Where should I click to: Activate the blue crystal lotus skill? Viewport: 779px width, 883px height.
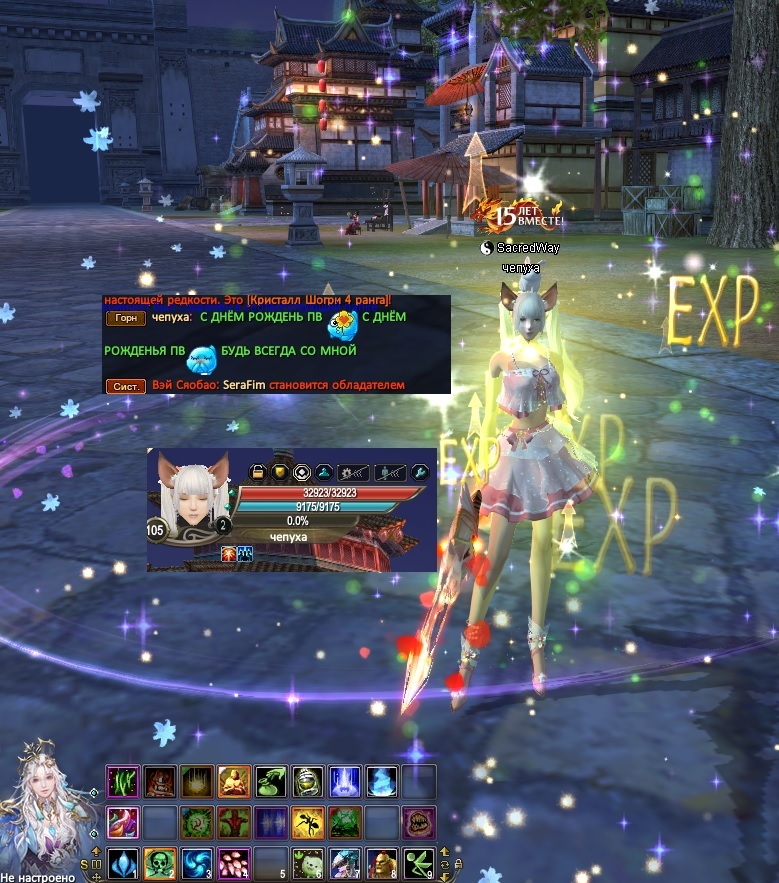coord(121,862)
